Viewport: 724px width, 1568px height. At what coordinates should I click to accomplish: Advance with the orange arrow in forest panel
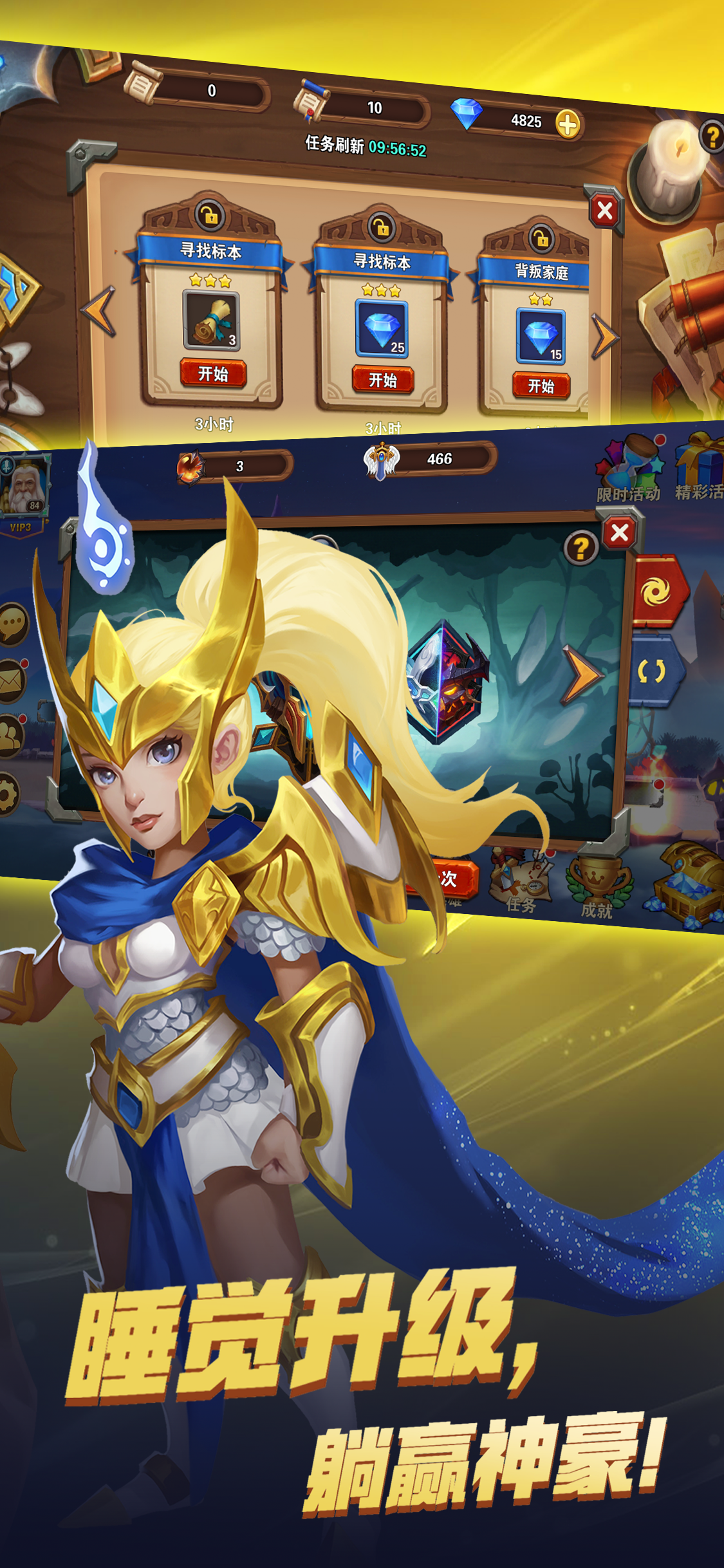(582, 675)
